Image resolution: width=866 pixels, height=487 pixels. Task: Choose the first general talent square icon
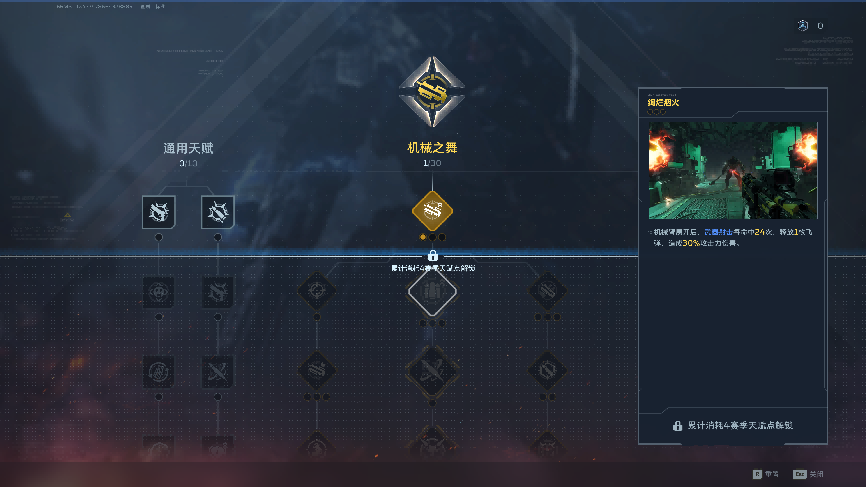click(158, 211)
